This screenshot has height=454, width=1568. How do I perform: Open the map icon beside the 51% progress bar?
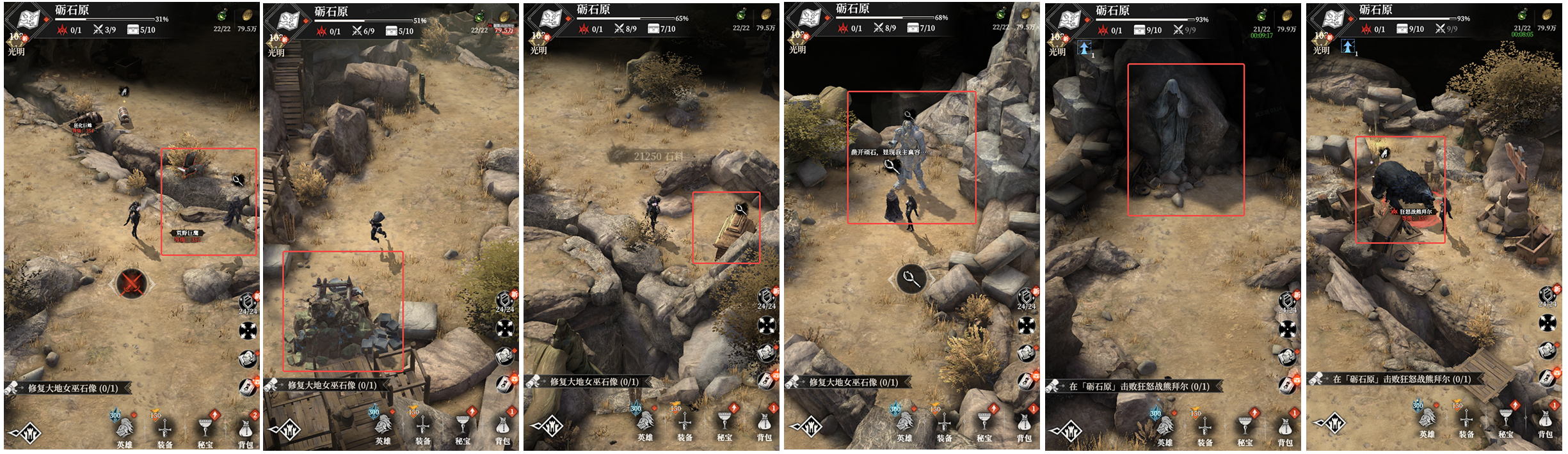coord(287,21)
